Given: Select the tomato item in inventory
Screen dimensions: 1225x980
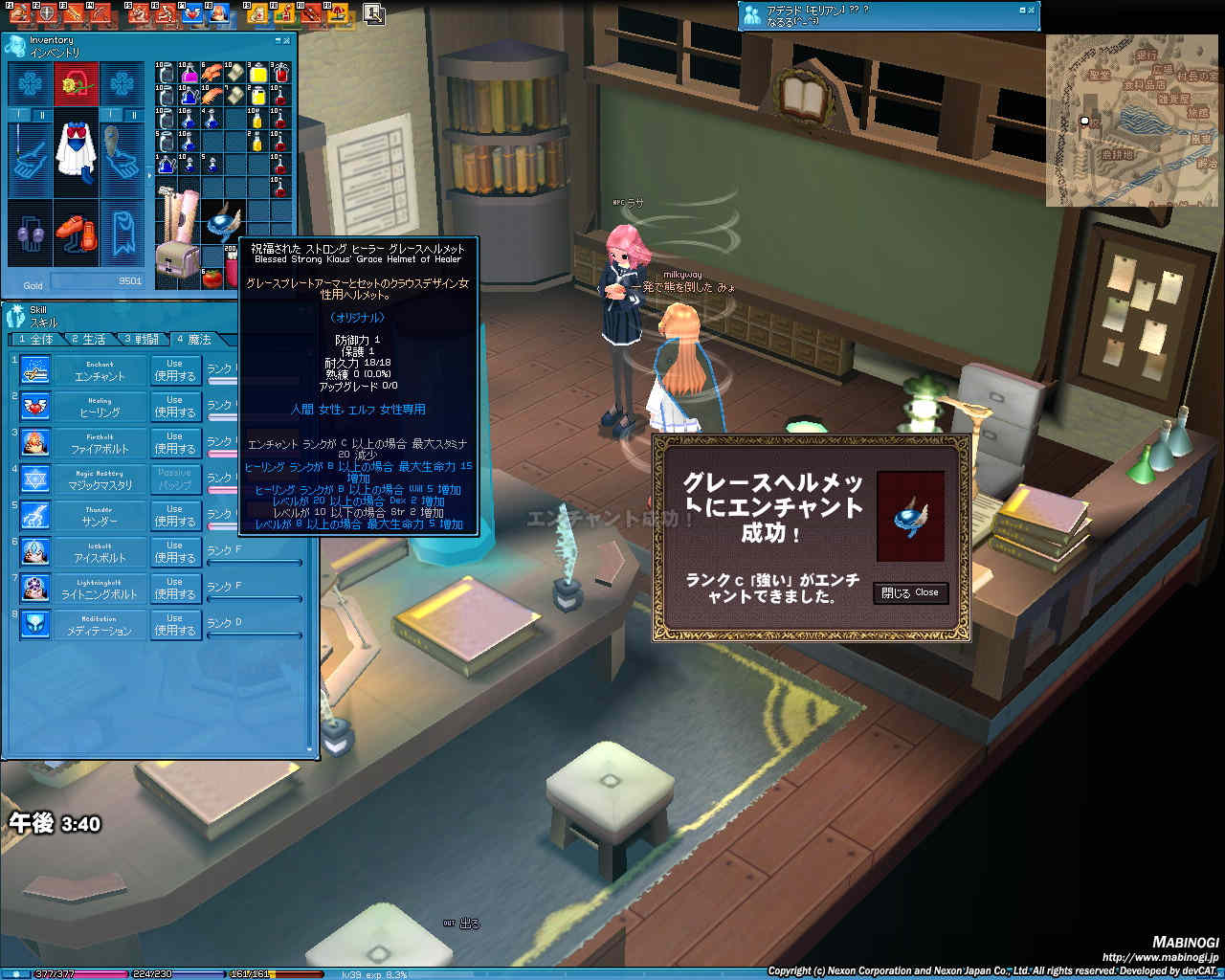Looking at the screenshot, I should pyautogui.click(x=212, y=278).
